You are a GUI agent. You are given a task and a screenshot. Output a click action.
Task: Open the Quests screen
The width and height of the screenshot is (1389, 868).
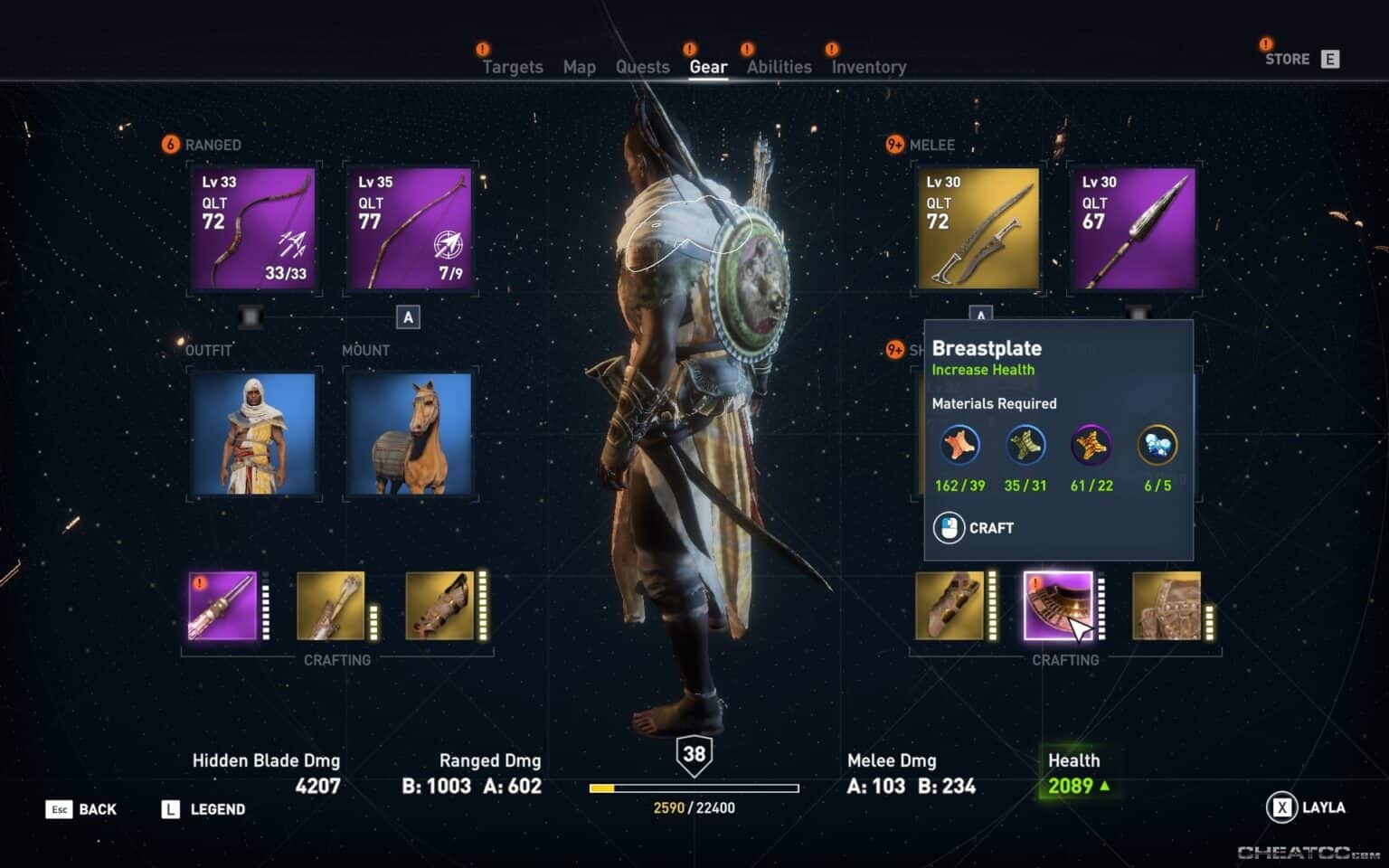tap(642, 67)
